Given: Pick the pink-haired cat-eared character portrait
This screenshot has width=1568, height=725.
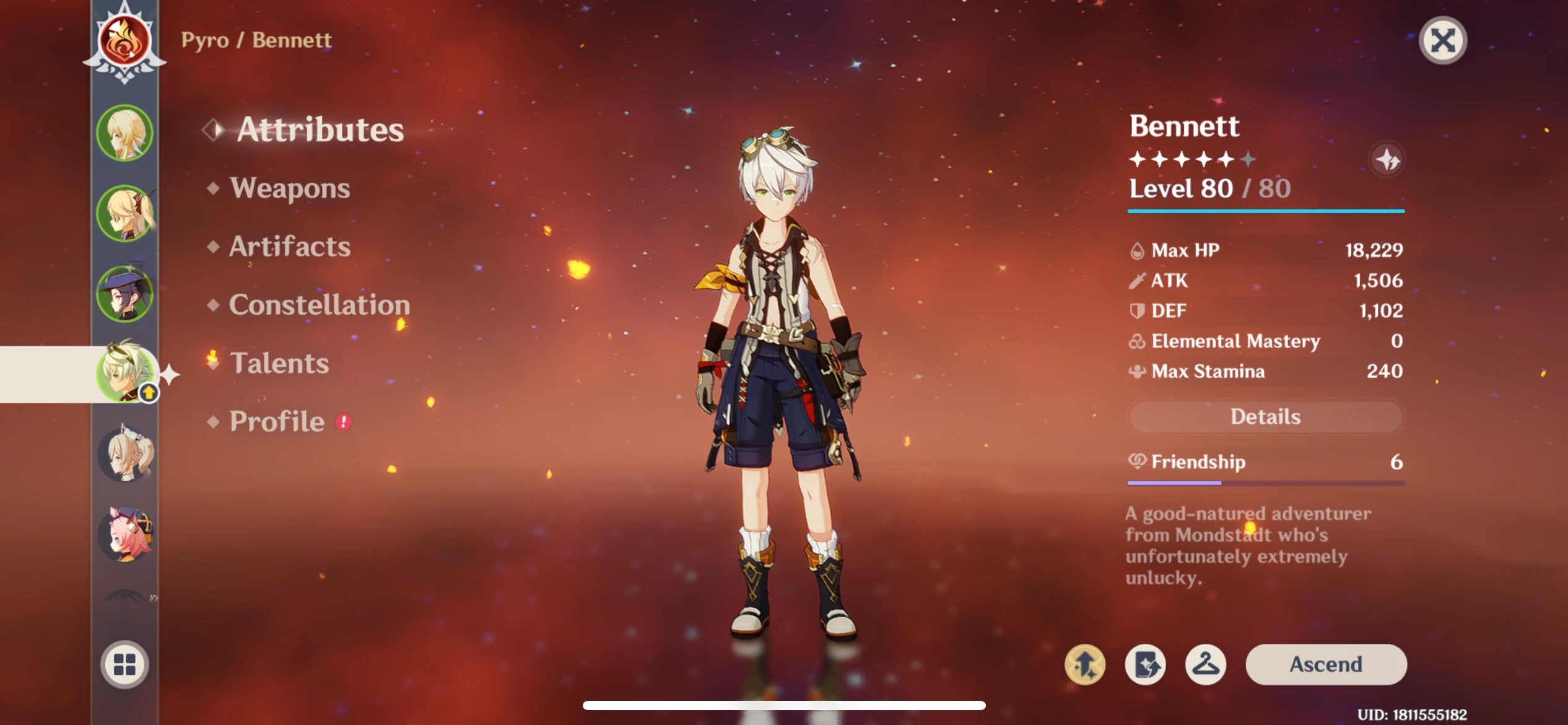Looking at the screenshot, I should (125, 534).
